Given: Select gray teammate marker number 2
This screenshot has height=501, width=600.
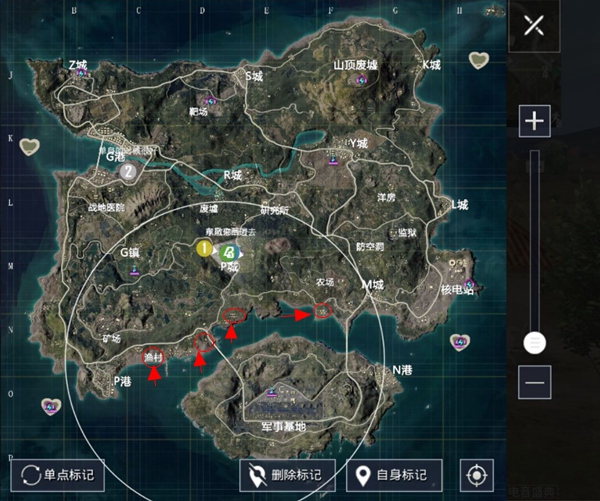Looking at the screenshot, I should (128, 171).
